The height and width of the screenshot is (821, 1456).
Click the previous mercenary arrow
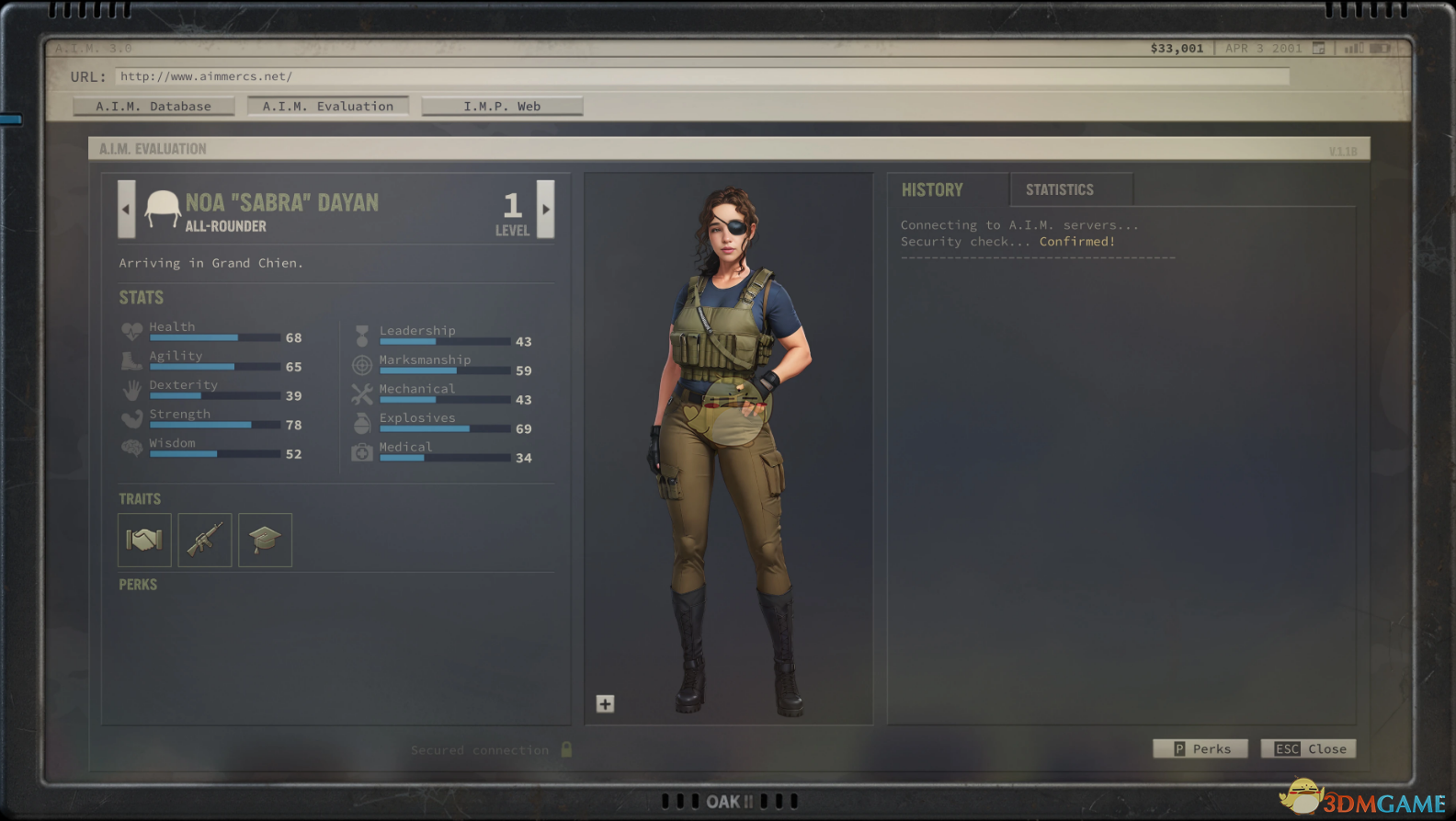(126, 210)
